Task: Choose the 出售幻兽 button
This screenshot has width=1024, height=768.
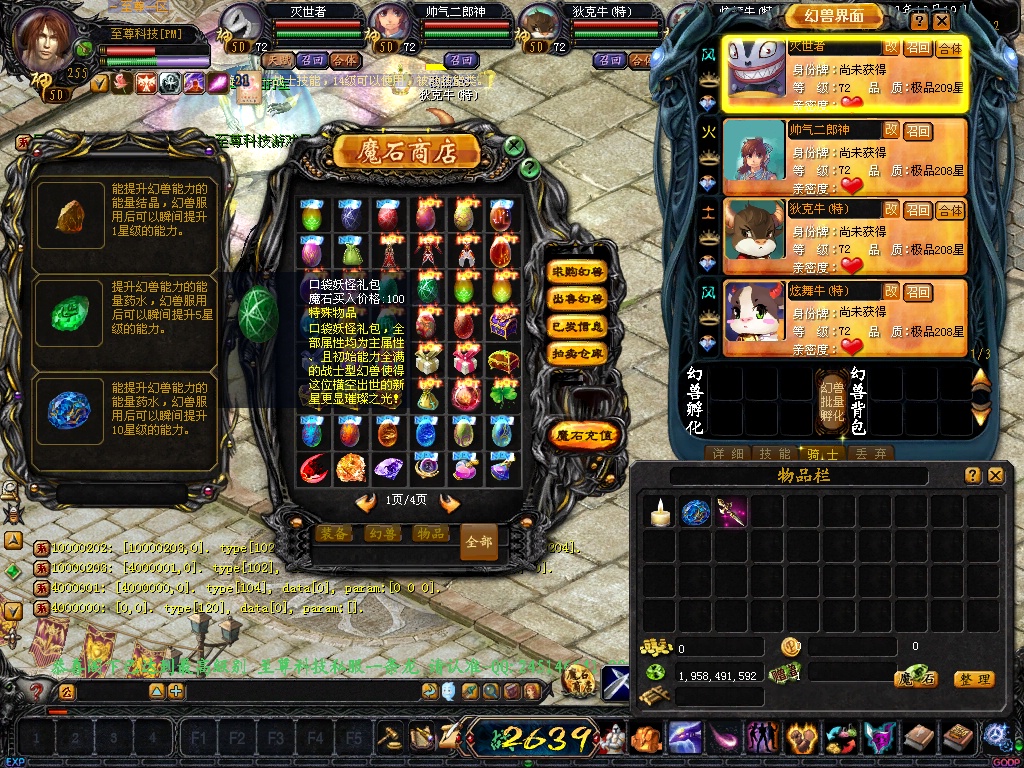Action: pyautogui.click(x=578, y=299)
